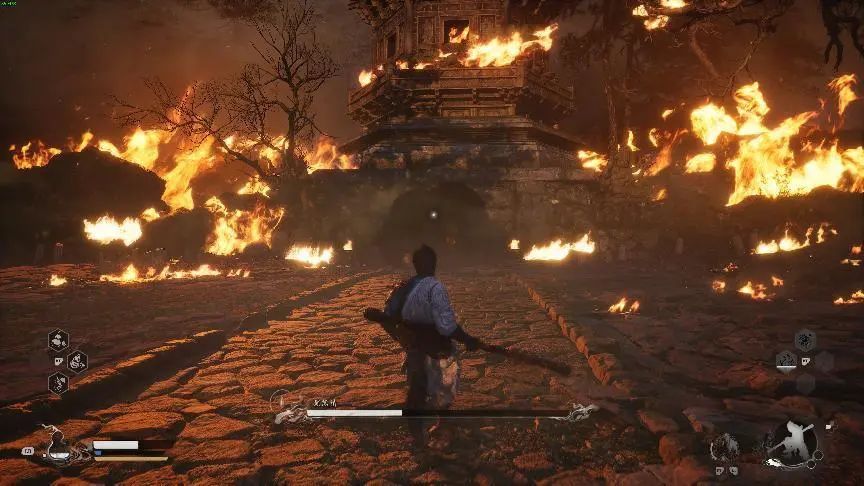864x486 pixels.
Task: Use the bottom hexagonal spell icon on the left
Action: click(x=58, y=383)
